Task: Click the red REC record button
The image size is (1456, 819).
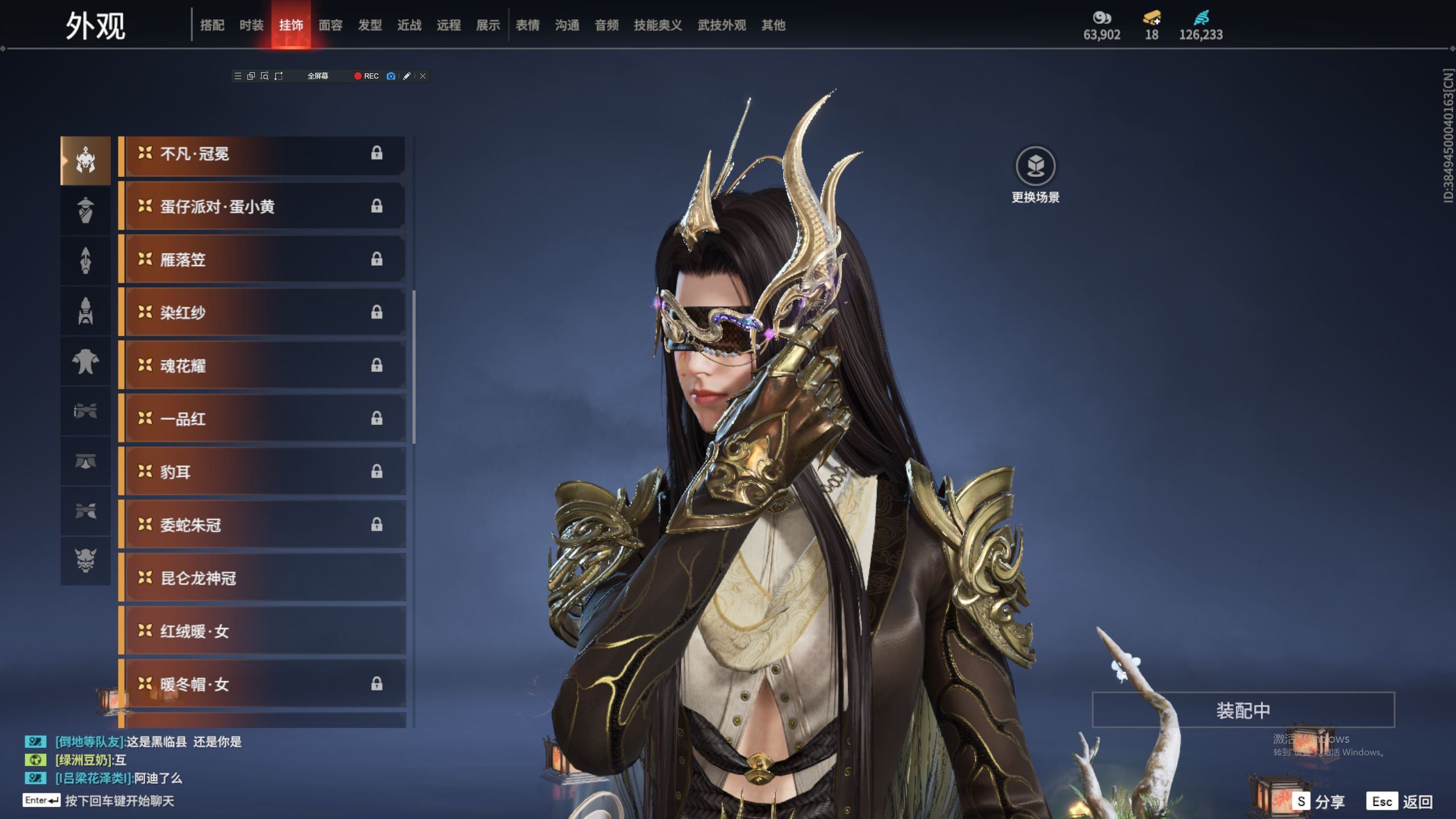Action: (x=366, y=76)
